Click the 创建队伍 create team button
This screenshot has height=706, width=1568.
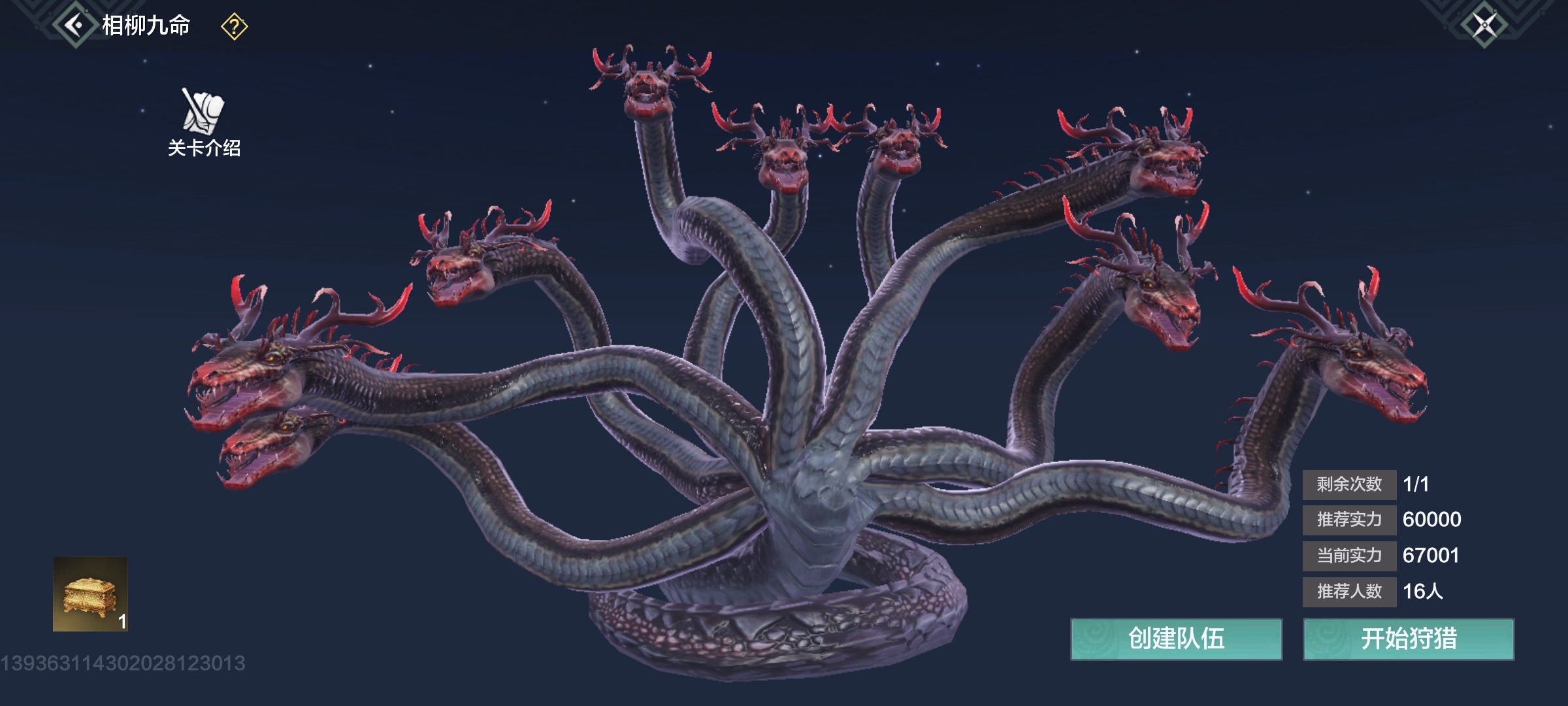click(x=1176, y=639)
